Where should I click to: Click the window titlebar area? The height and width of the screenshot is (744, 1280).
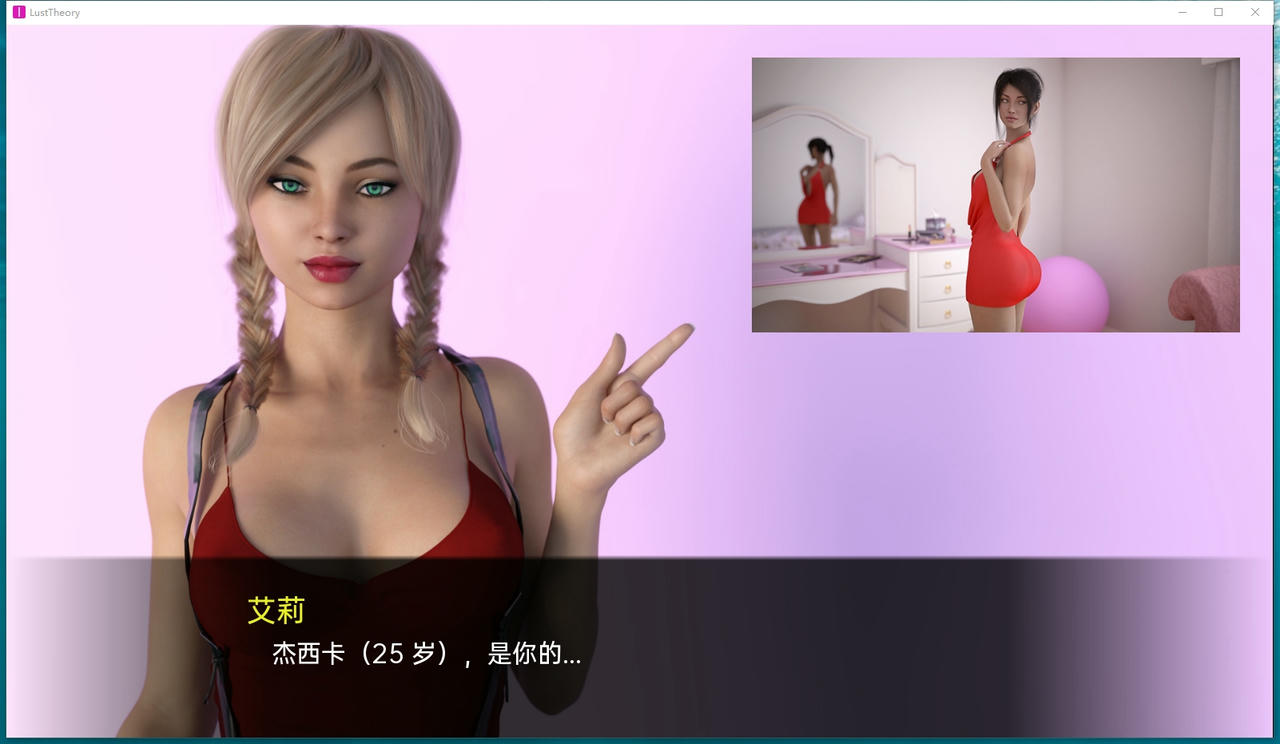[600, 12]
